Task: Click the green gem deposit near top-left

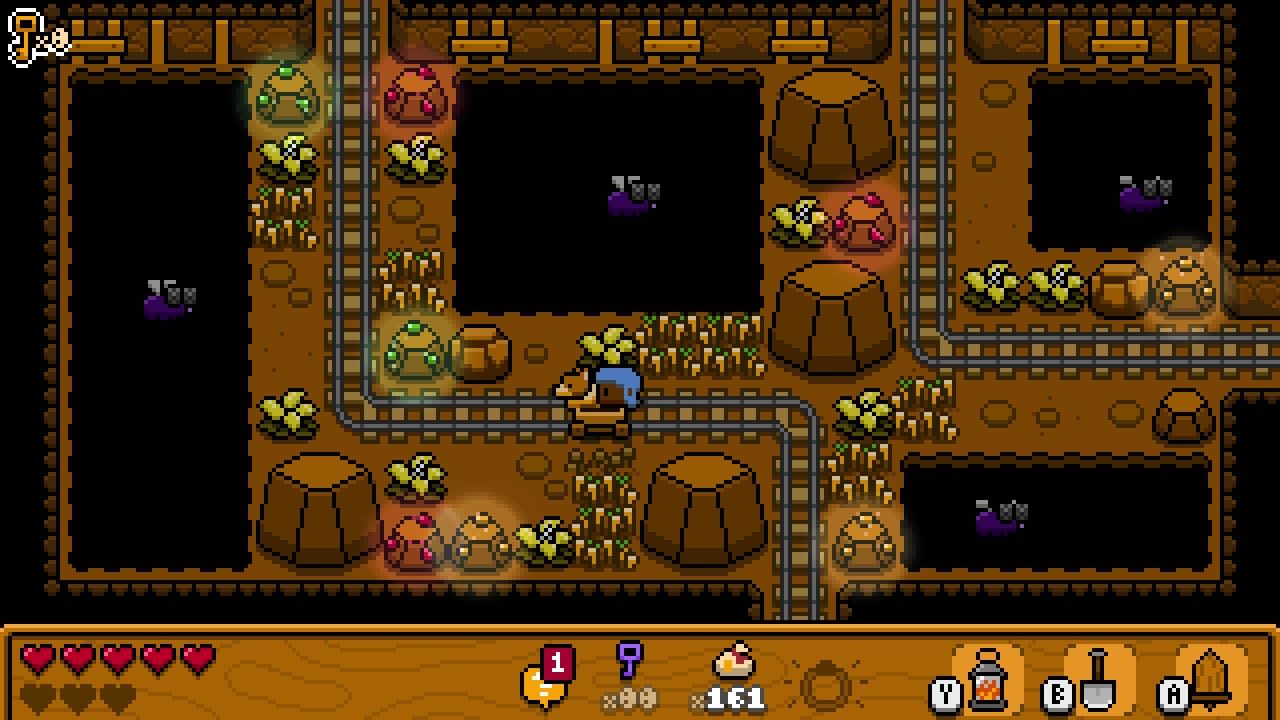Action: tap(287, 92)
